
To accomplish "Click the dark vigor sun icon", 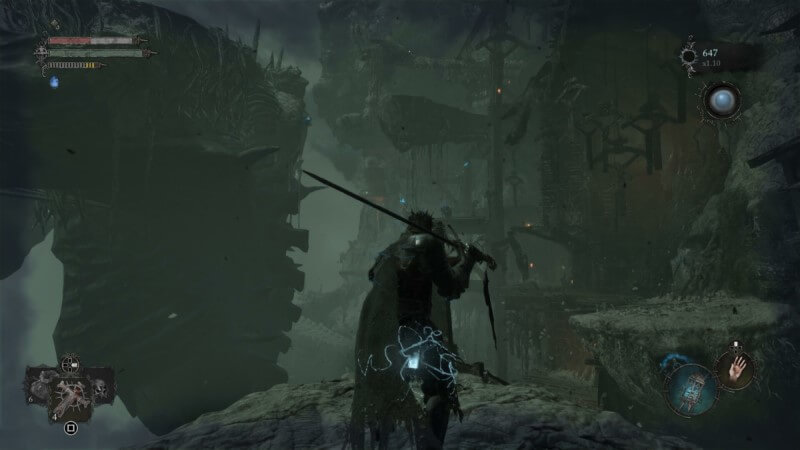I will coord(691,55).
